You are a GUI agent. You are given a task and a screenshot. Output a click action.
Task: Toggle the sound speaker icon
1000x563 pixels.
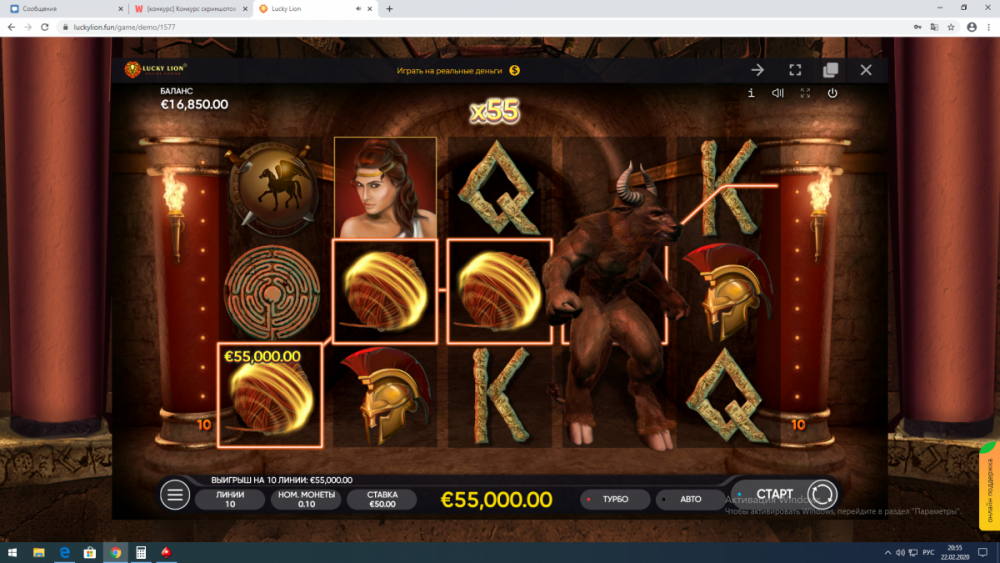click(778, 93)
